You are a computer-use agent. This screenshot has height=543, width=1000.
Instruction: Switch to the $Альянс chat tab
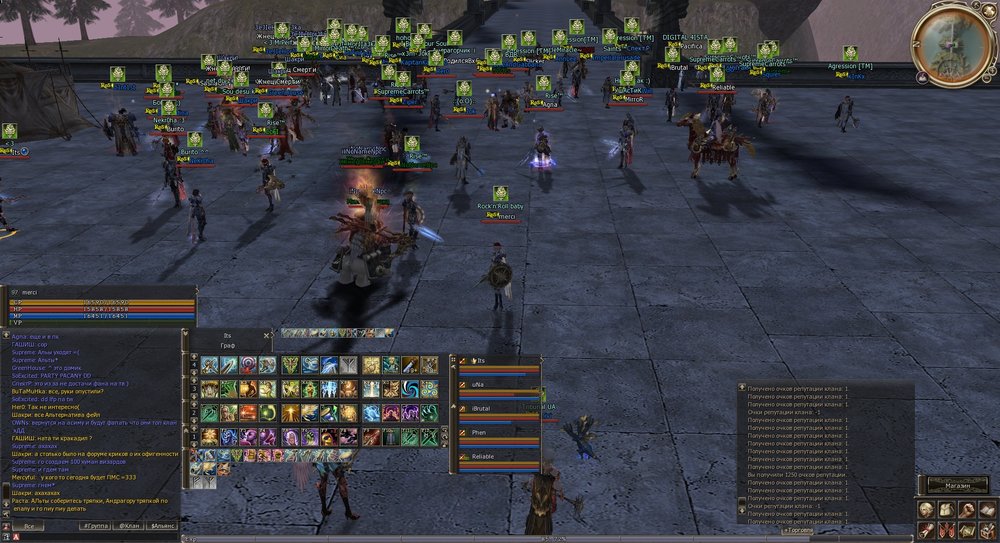click(161, 525)
